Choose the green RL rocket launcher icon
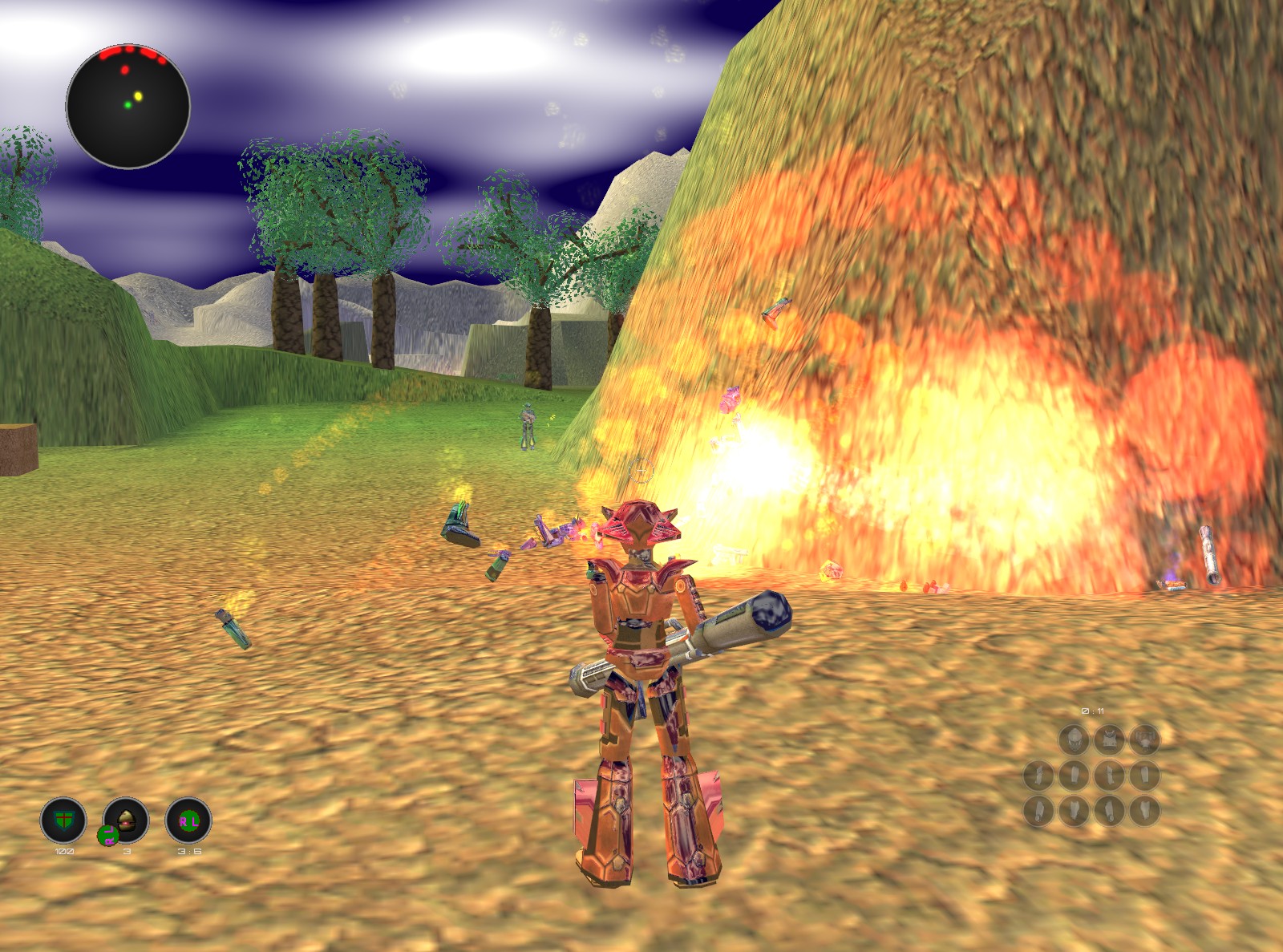 pyautogui.click(x=188, y=820)
